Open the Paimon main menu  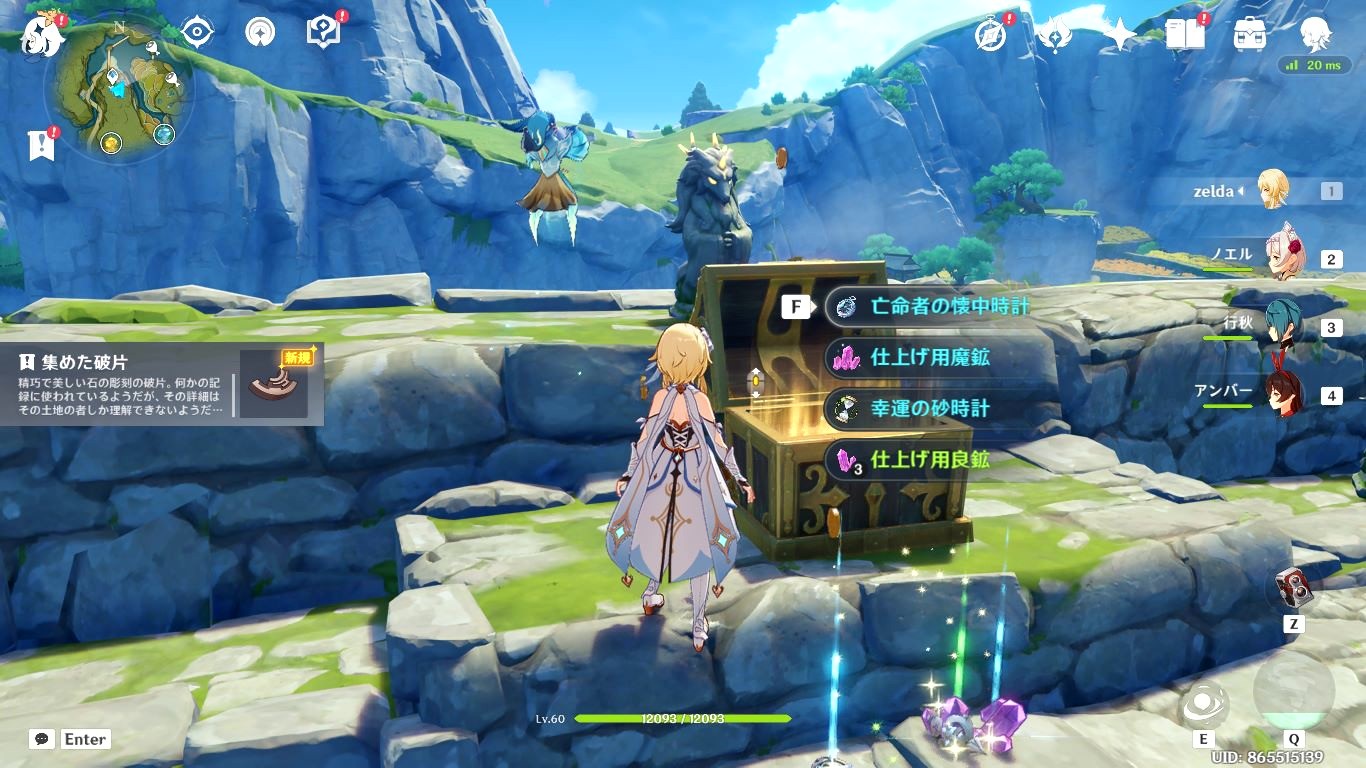[x=42, y=37]
